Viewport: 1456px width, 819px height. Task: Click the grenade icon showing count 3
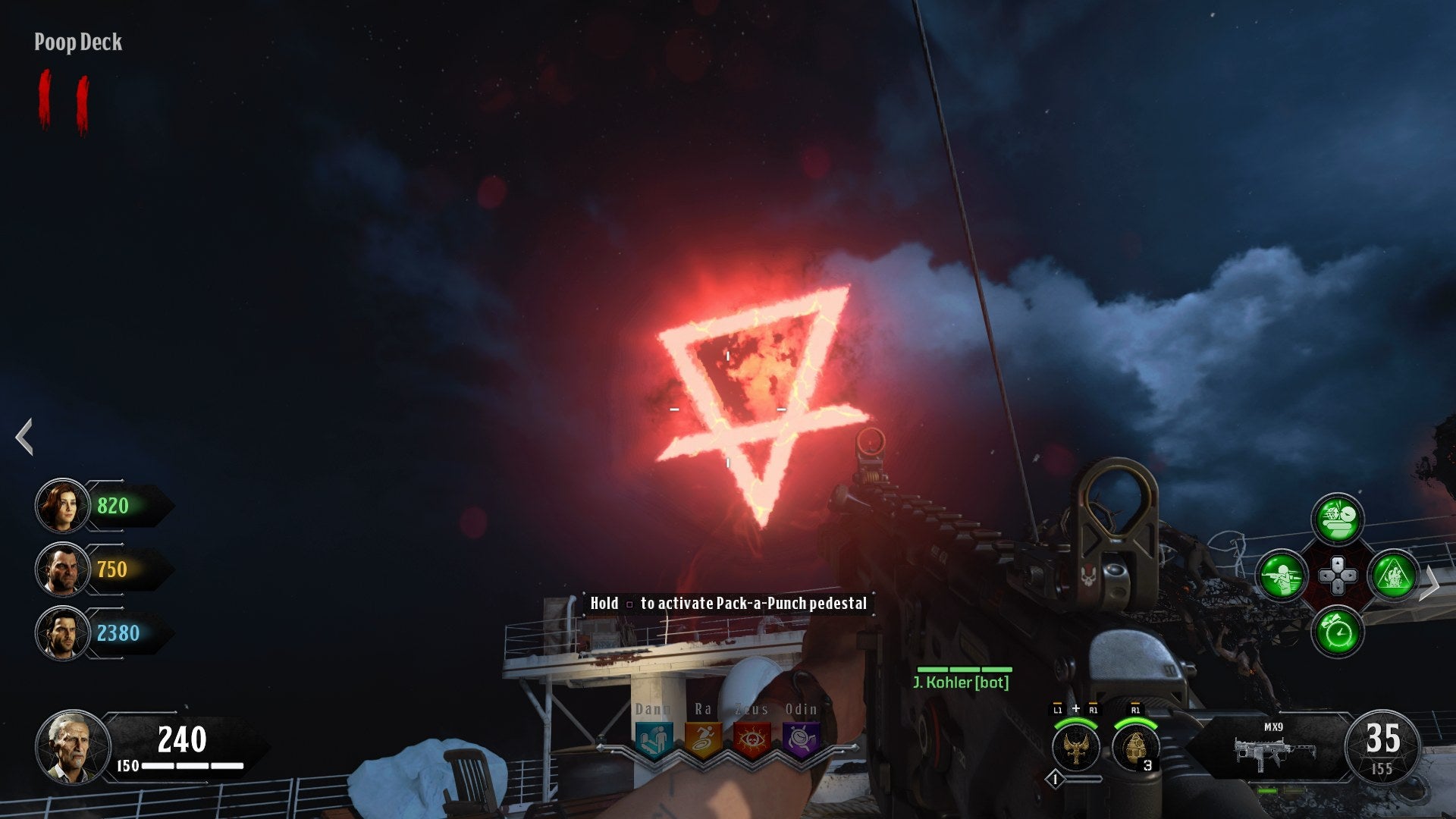(1136, 748)
